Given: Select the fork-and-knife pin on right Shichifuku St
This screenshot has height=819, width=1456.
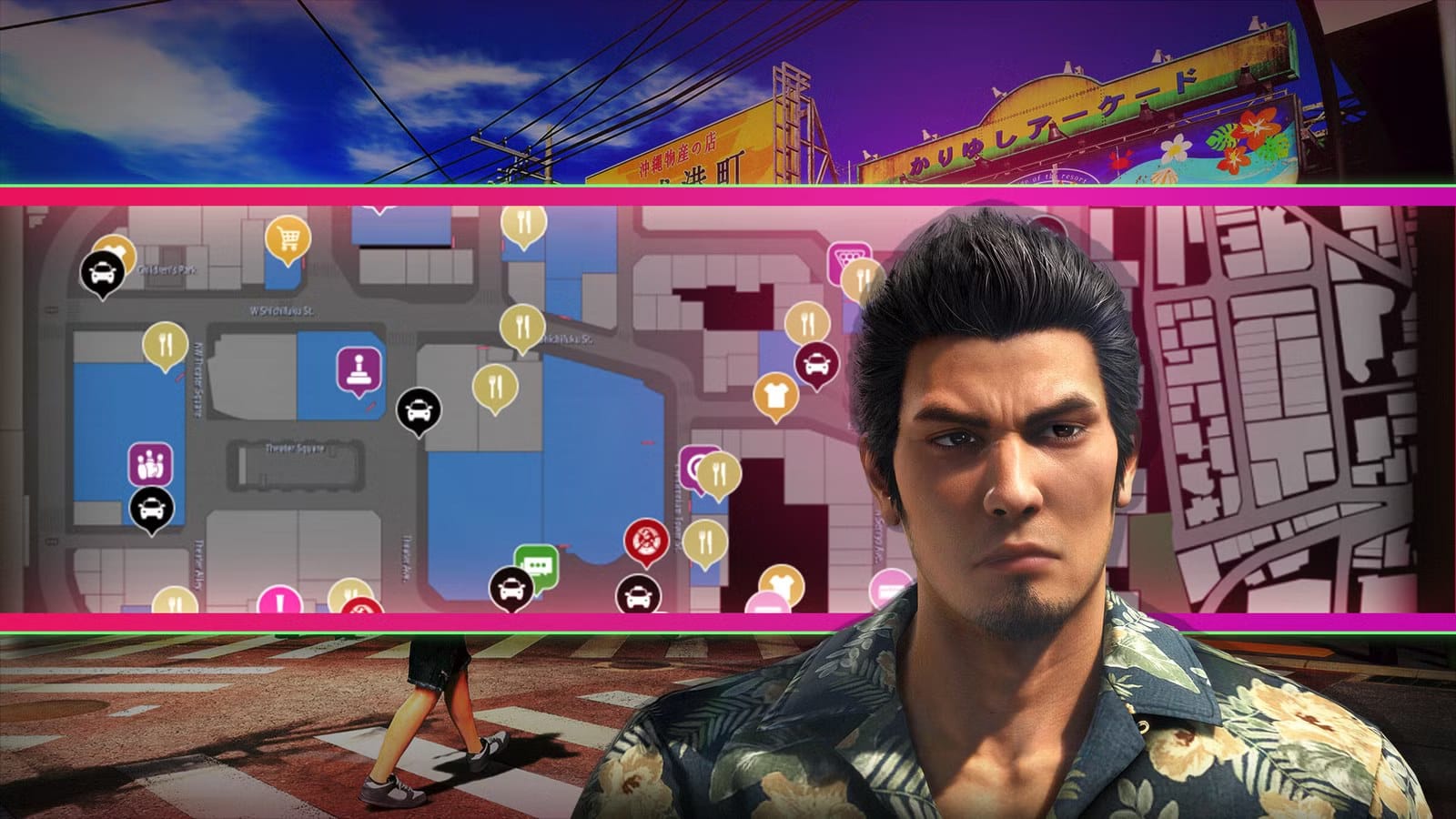Looking at the screenshot, I should pos(521,324).
